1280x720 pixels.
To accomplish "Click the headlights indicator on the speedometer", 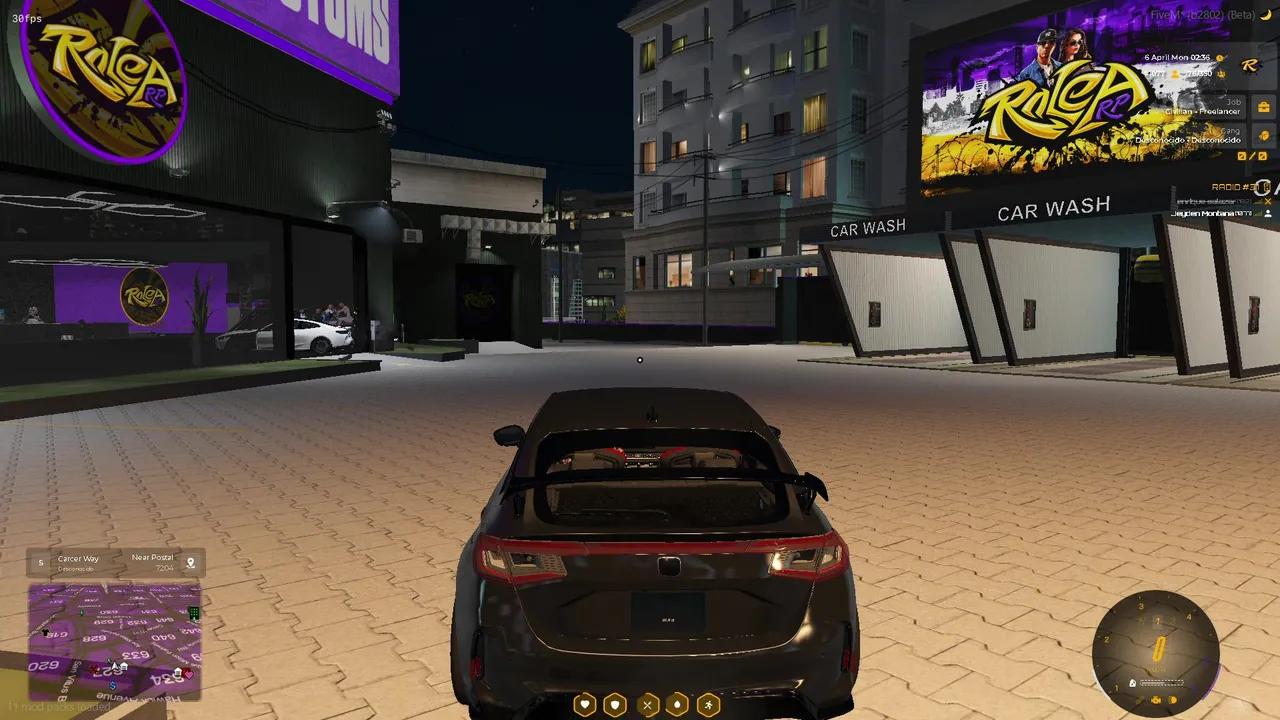I will 1175,700.
